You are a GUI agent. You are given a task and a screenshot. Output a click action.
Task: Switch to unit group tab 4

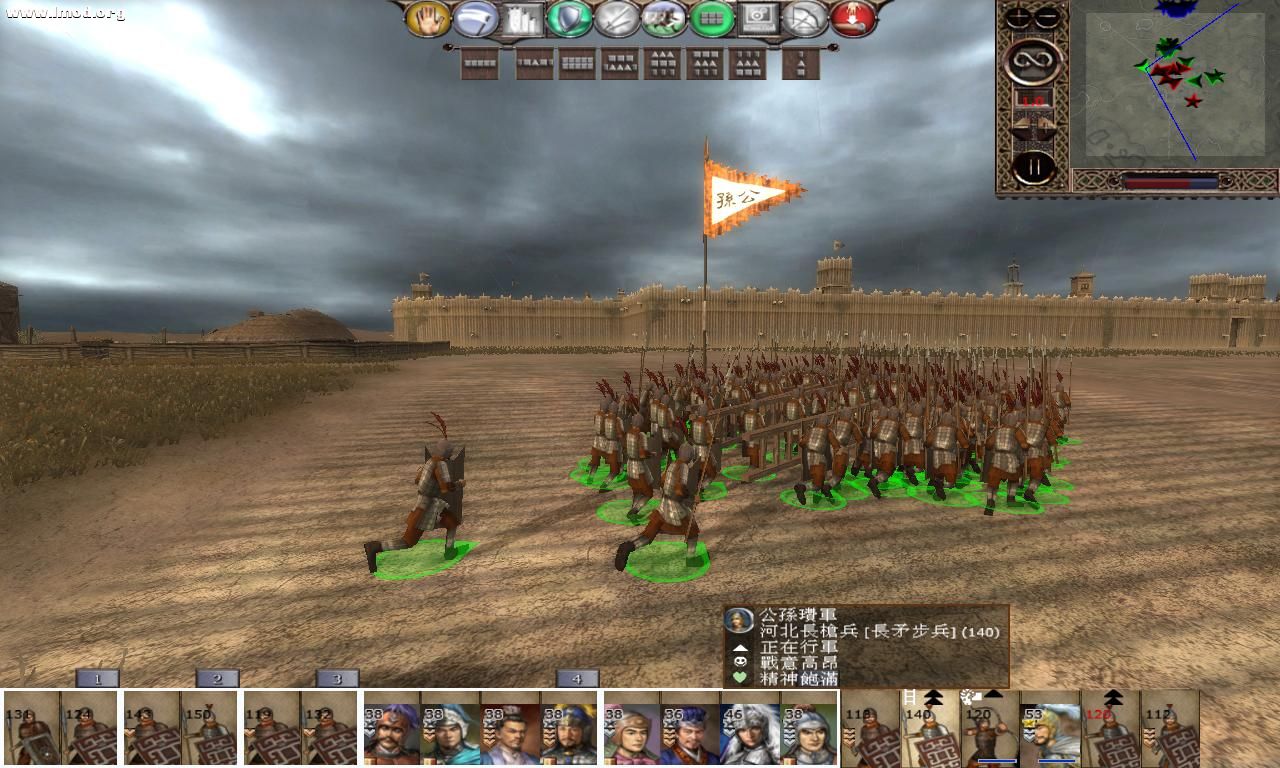(x=576, y=678)
